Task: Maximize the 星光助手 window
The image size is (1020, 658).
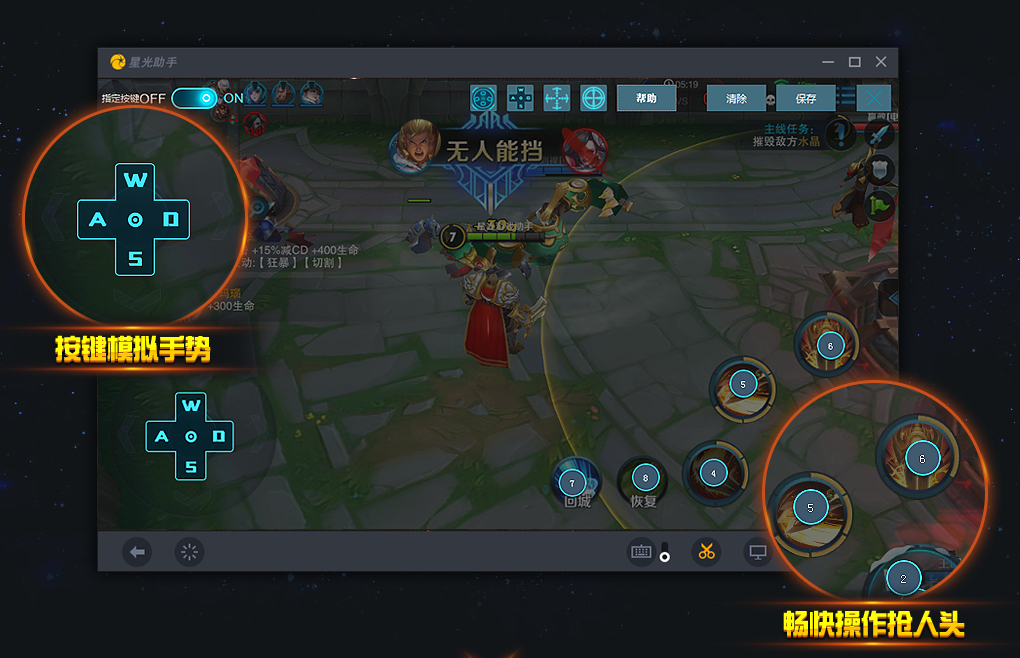Action: coord(854,62)
